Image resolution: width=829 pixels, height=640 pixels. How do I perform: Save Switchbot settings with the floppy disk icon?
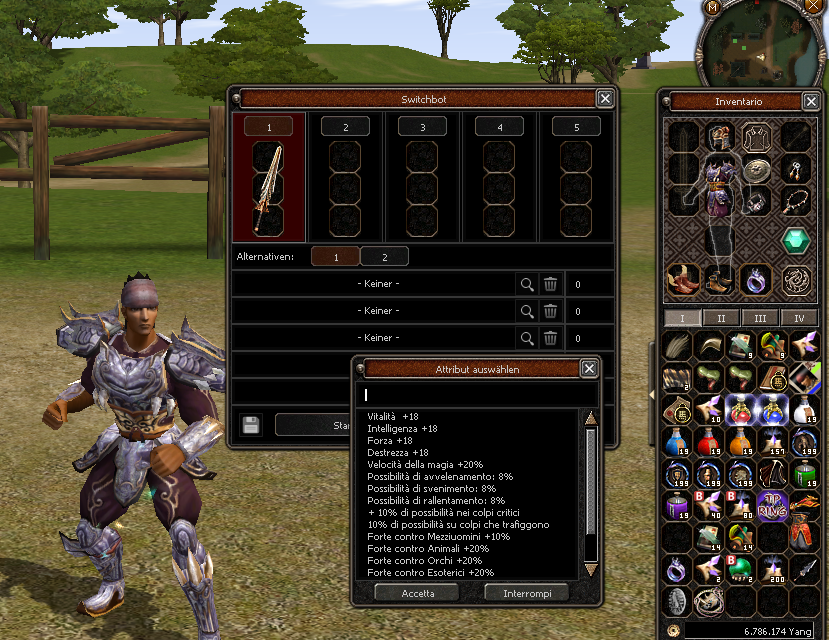point(251,424)
